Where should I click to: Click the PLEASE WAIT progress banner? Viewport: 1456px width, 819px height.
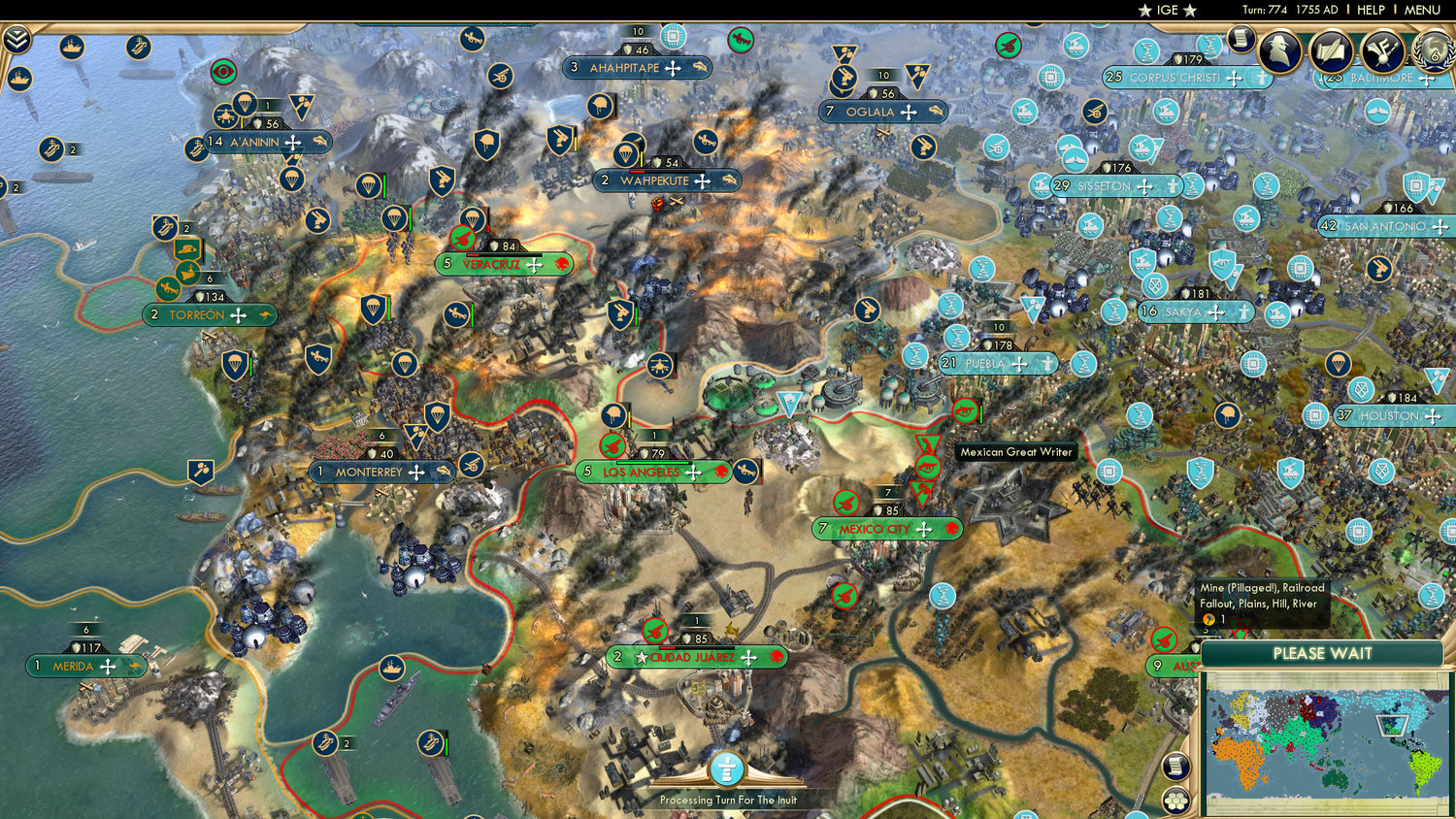[x=1322, y=655]
